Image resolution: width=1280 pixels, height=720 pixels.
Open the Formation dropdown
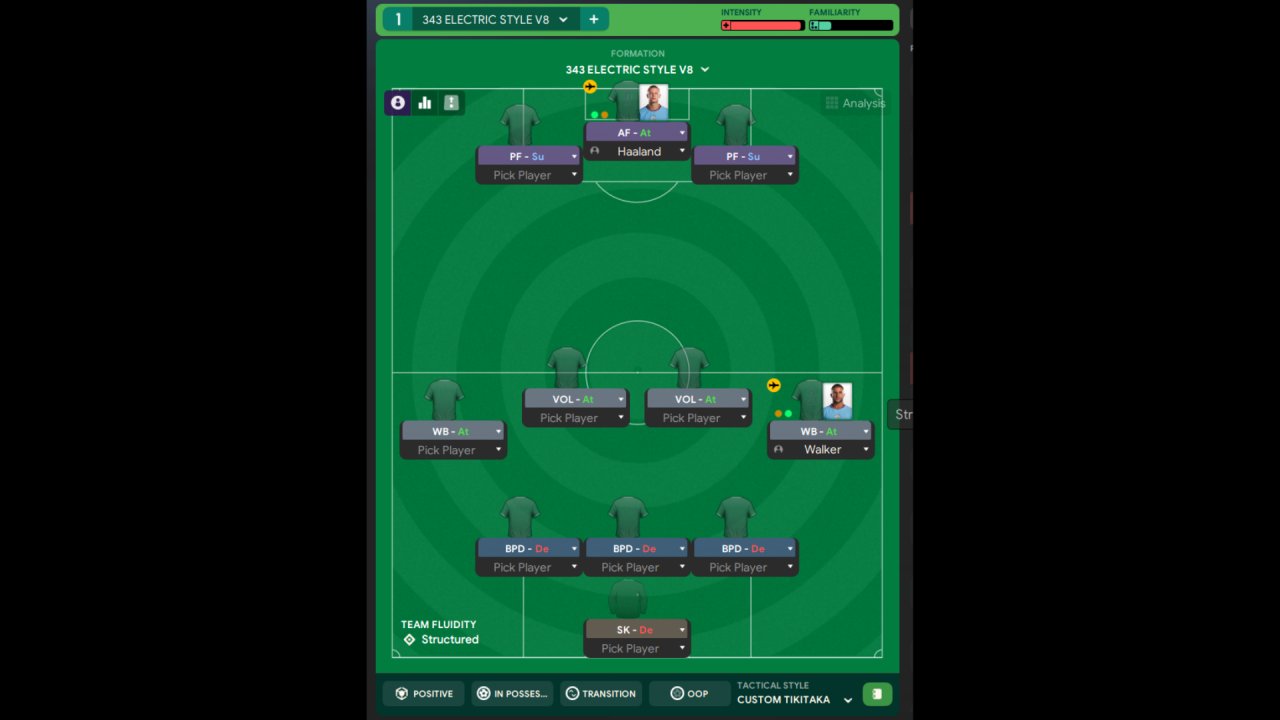pyautogui.click(x=637, y=70)
